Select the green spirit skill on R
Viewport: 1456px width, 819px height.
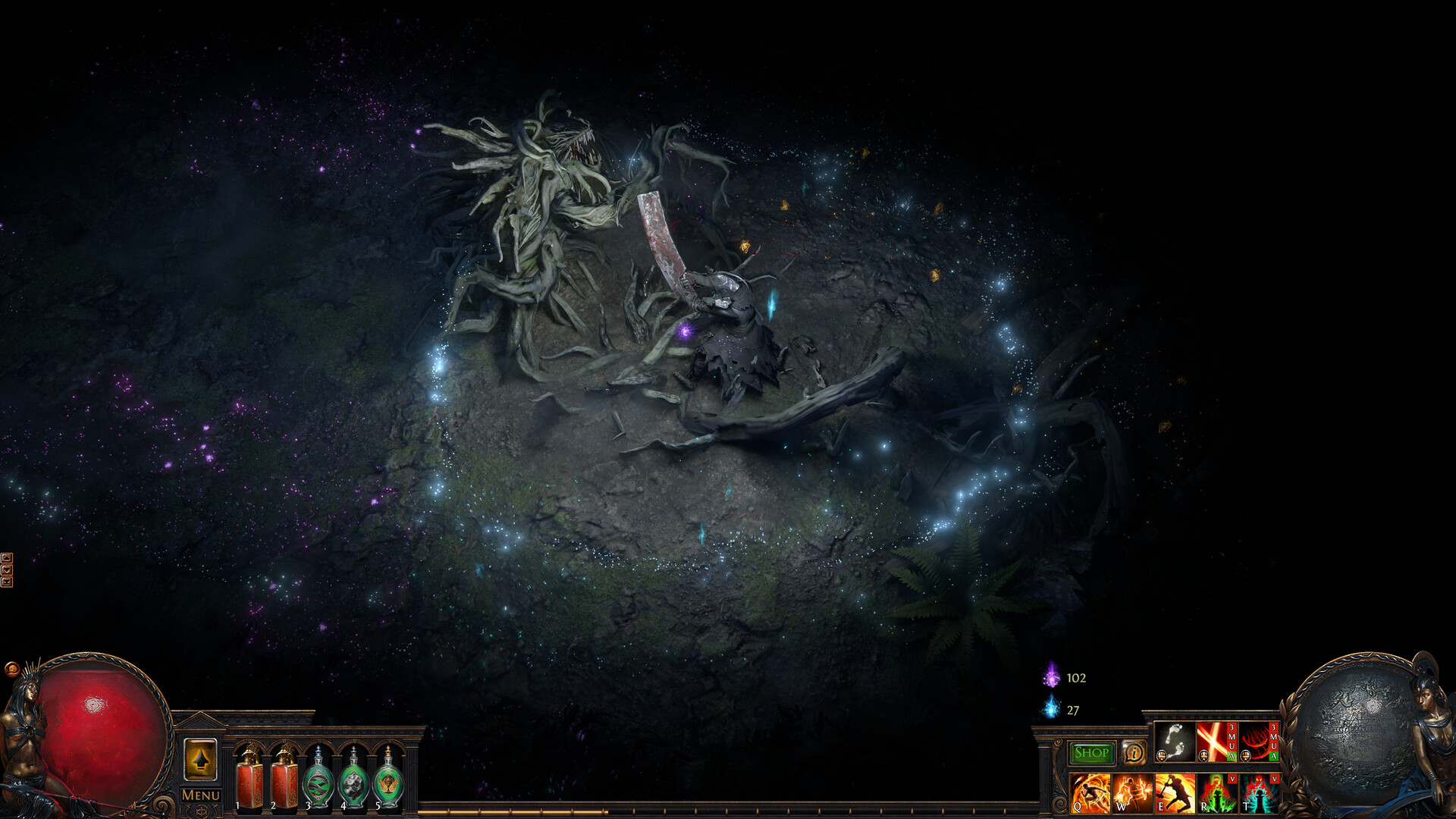pyautogui.click(x=1217, y=793)
